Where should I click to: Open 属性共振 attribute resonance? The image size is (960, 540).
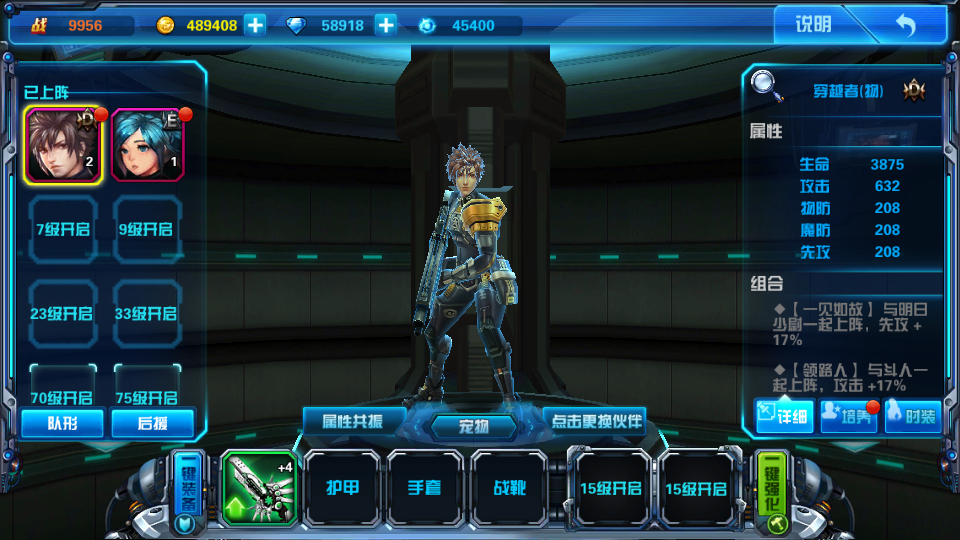[x=355, y=419]
